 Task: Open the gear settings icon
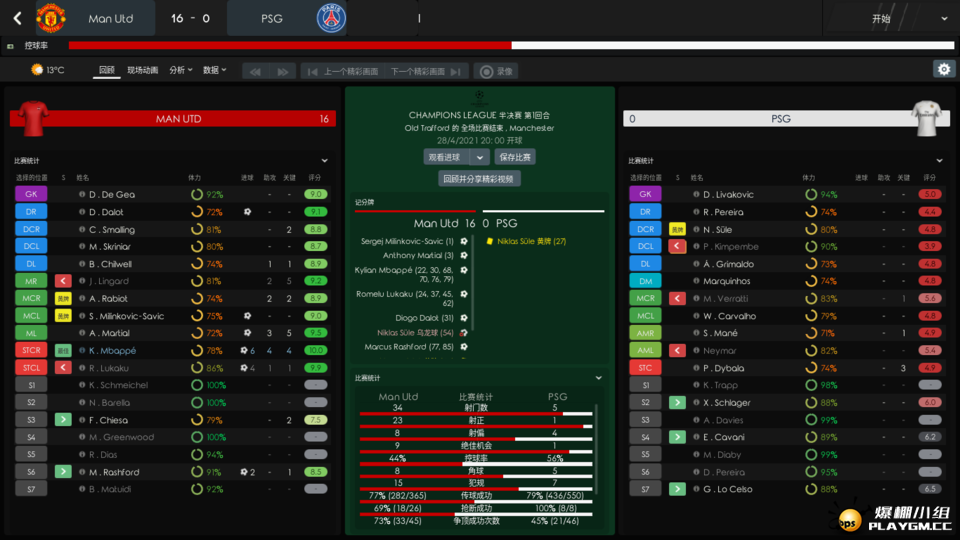click(x=942, y=69)
